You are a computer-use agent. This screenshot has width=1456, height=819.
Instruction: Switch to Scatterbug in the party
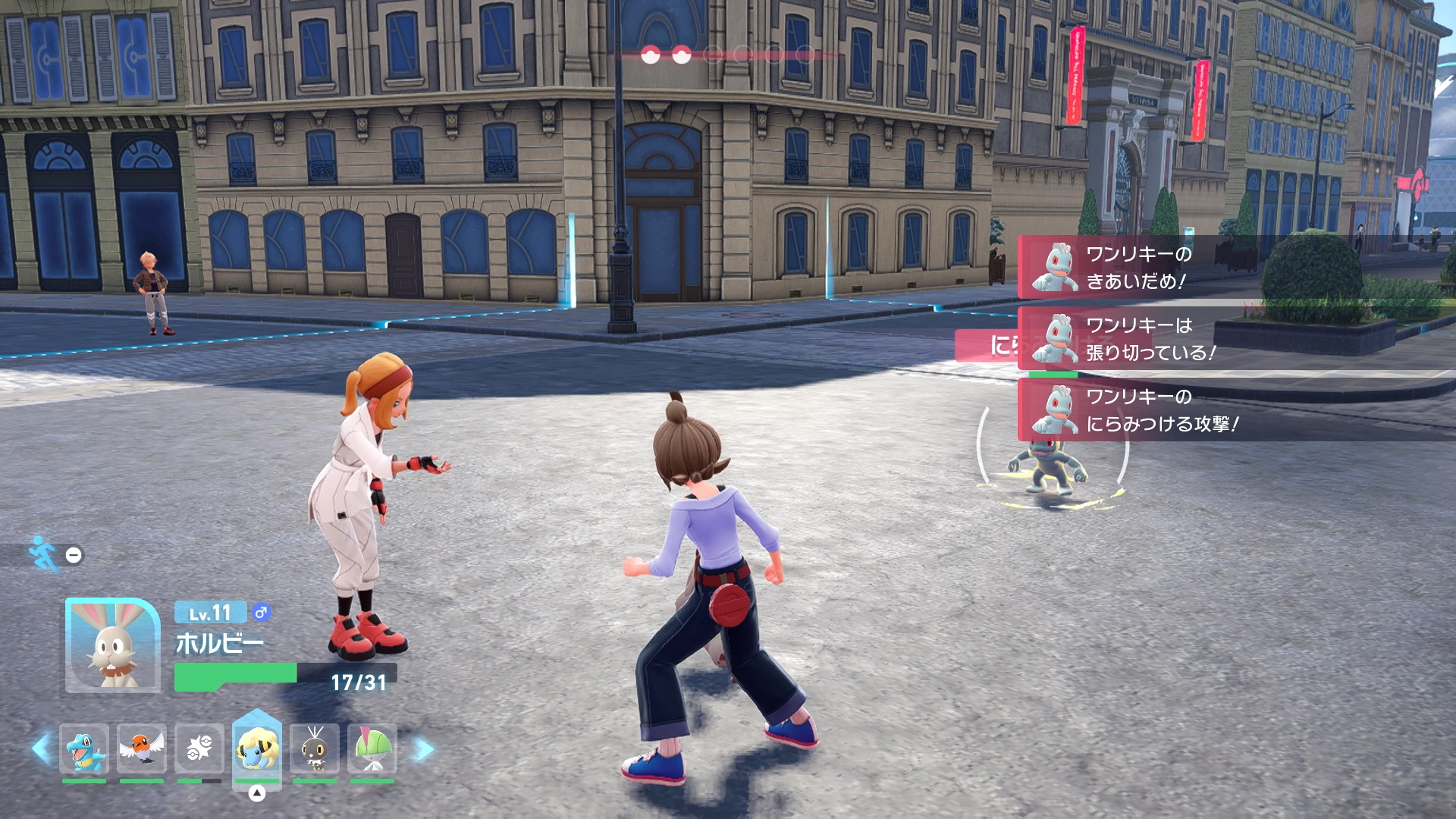315,748
